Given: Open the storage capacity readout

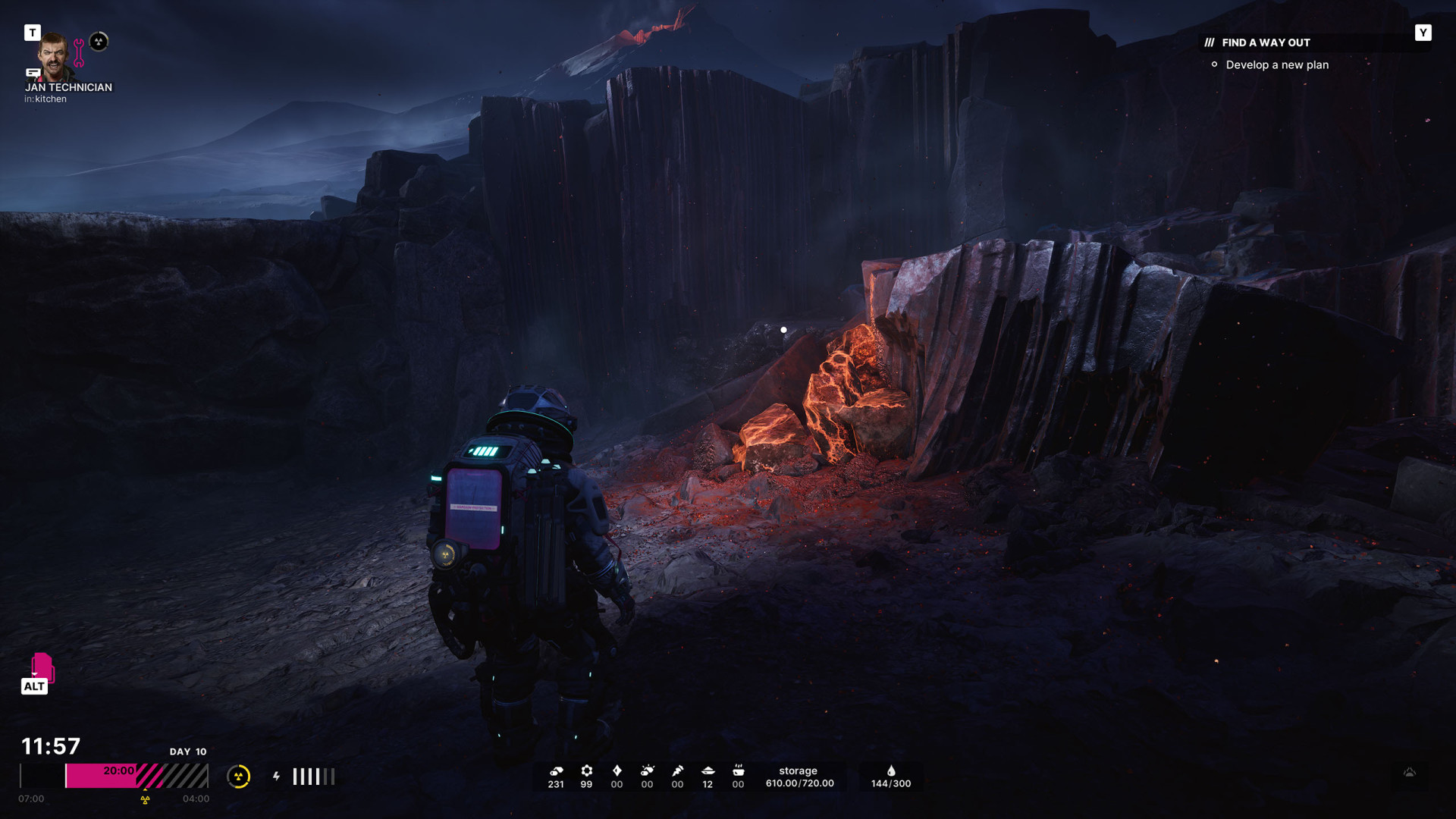Looking at the screenshot, I should (799, 777).
